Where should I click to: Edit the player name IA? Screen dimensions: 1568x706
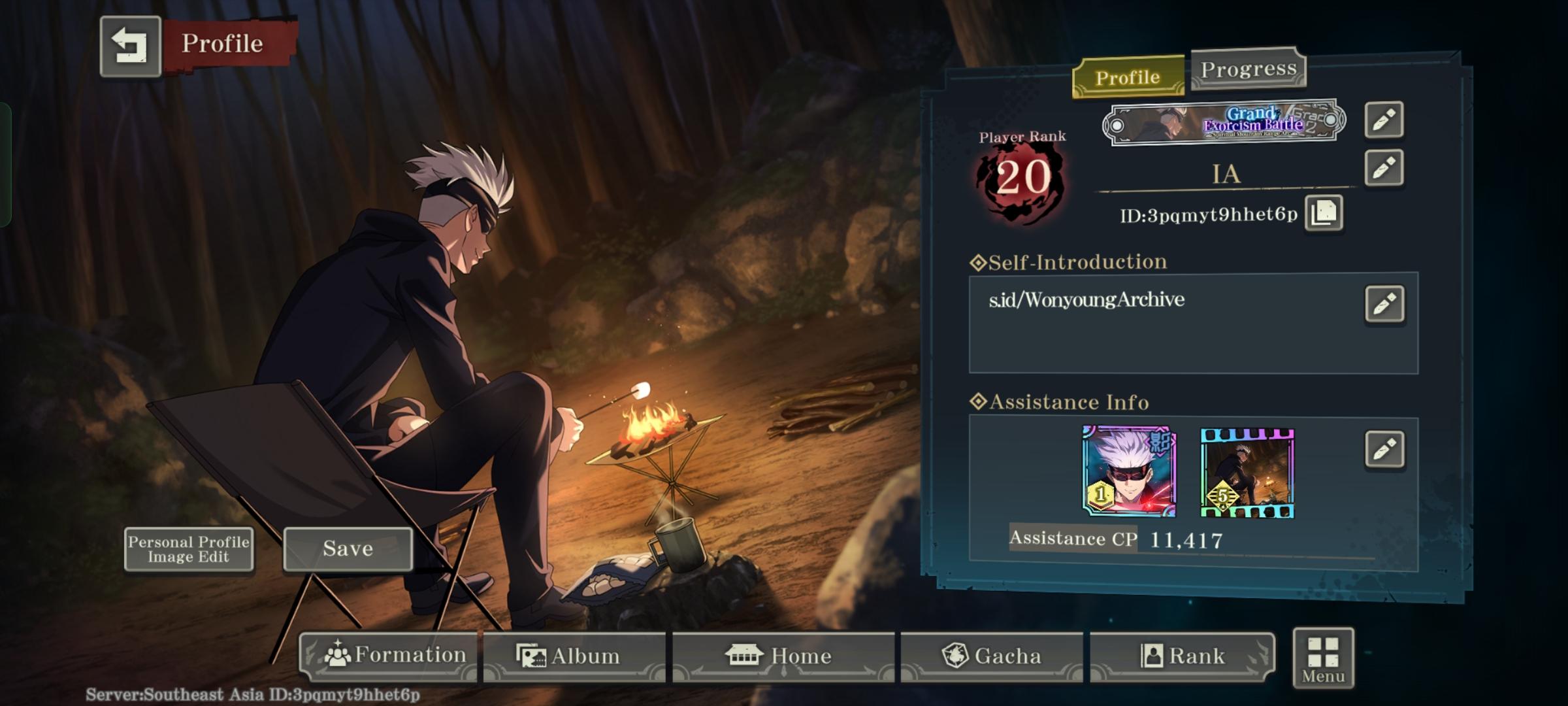tap(1384, 168)
